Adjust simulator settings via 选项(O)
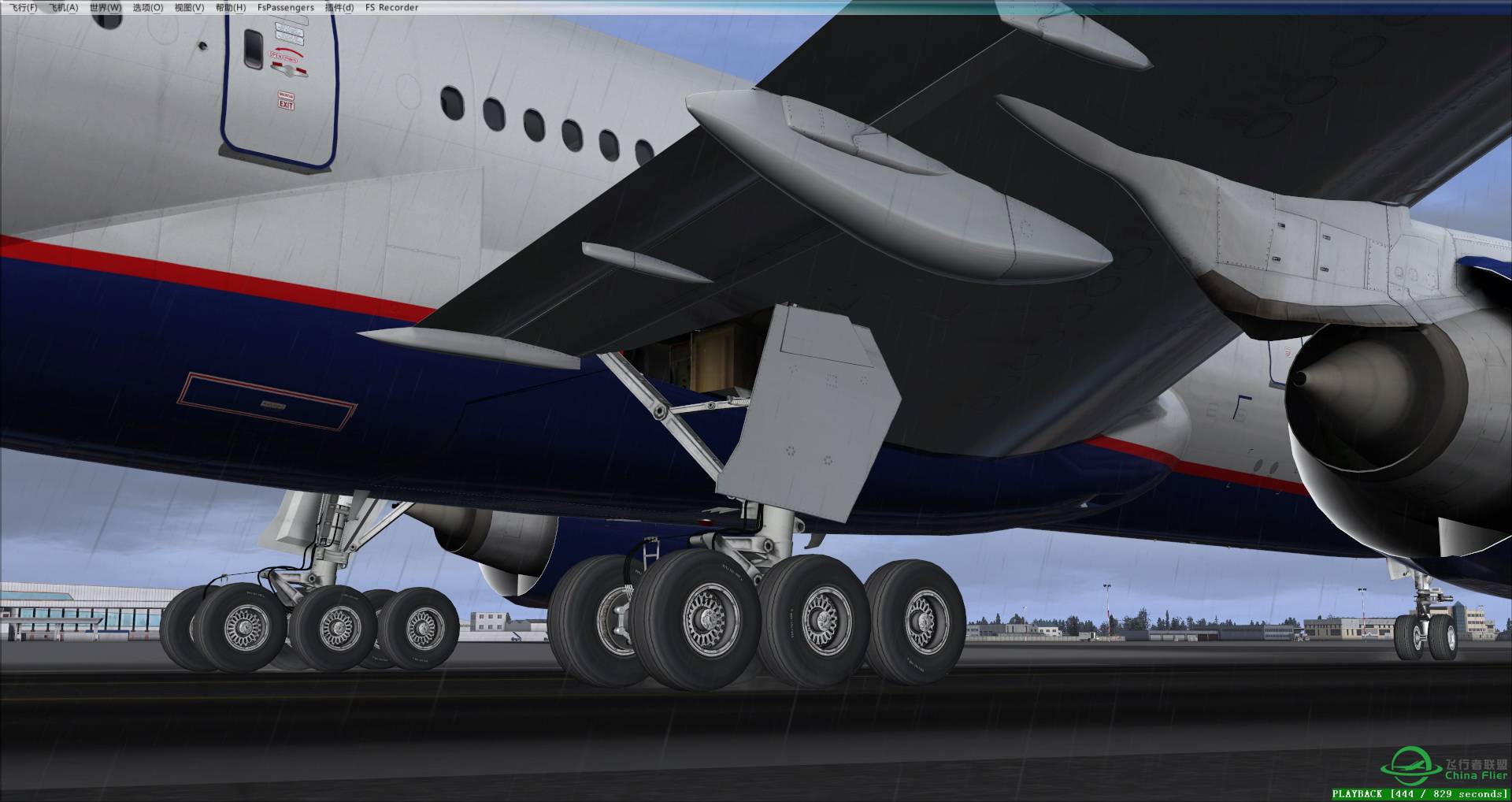The image size is (1512, 802). (150, 6)
